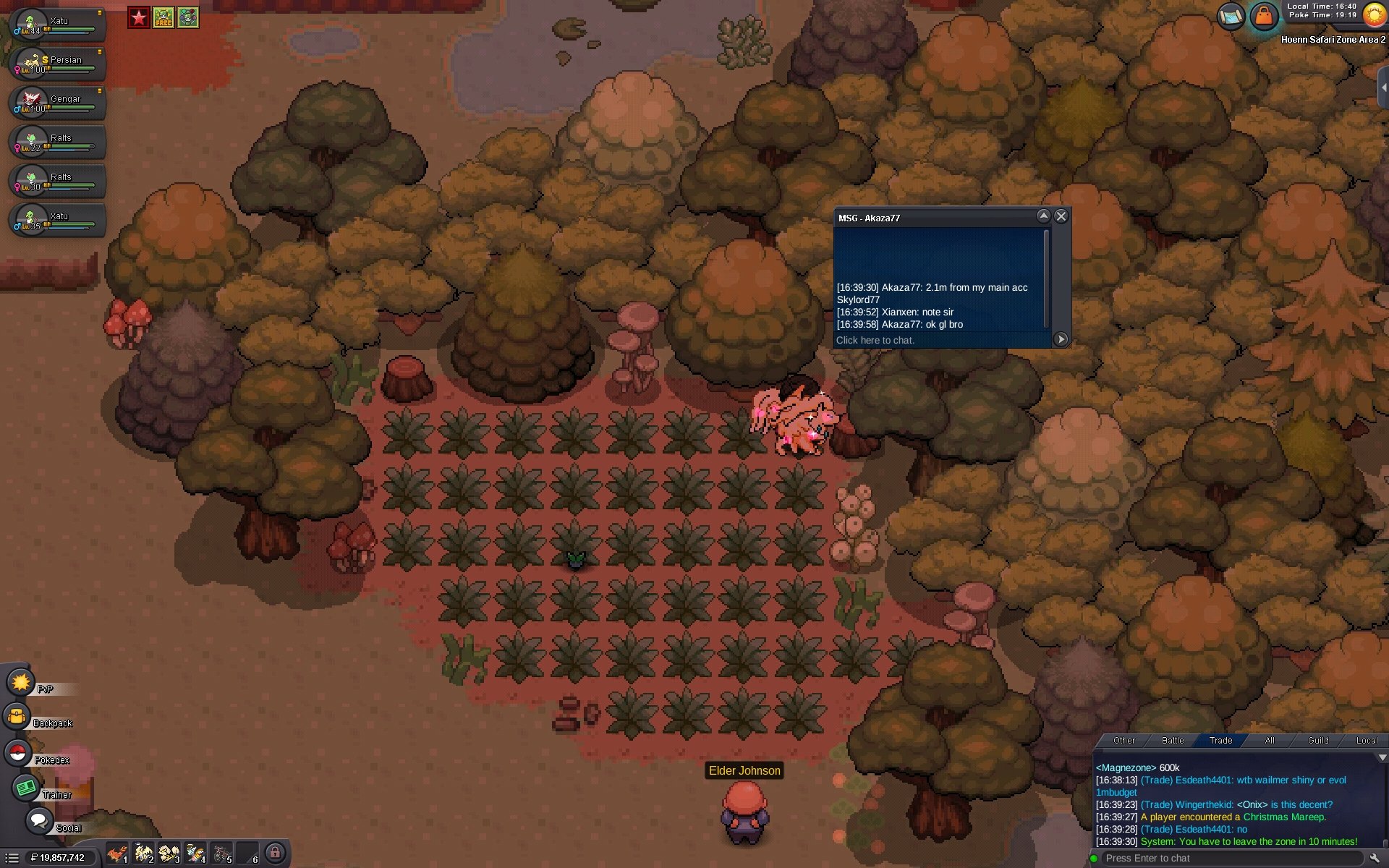
Task: Open the Trainer card
Action: [x=27, y=787]
